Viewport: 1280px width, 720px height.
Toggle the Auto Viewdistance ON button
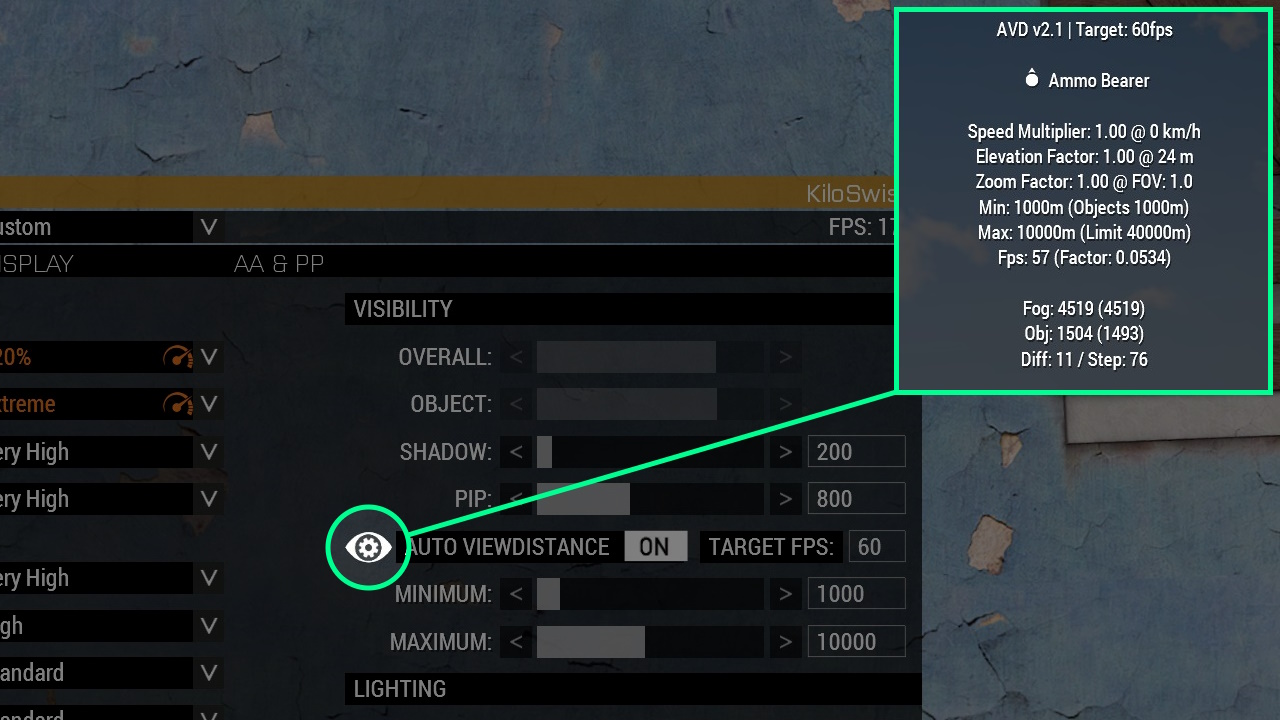coord(655,546)
